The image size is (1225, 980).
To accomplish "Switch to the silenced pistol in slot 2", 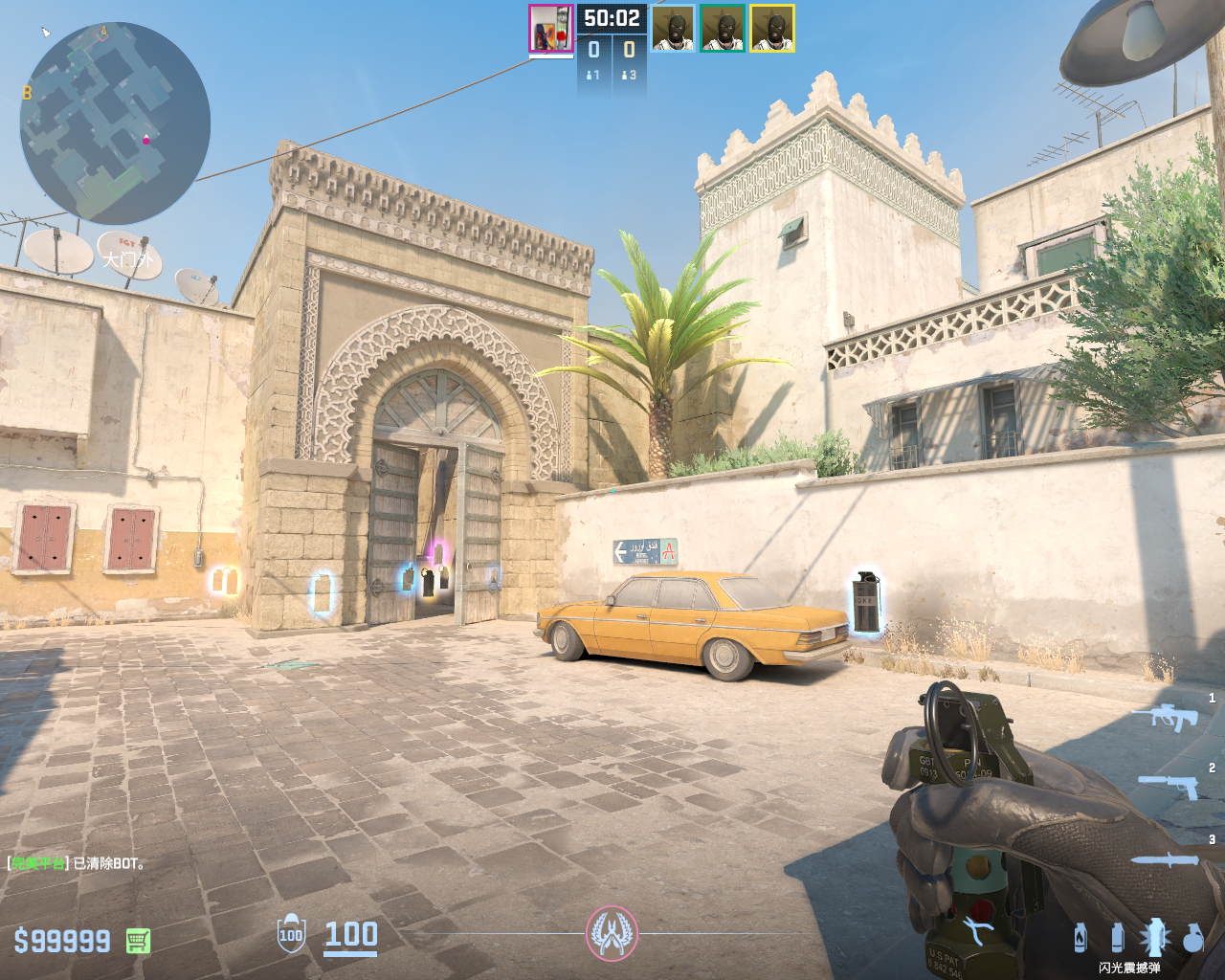I will 1169,786.
